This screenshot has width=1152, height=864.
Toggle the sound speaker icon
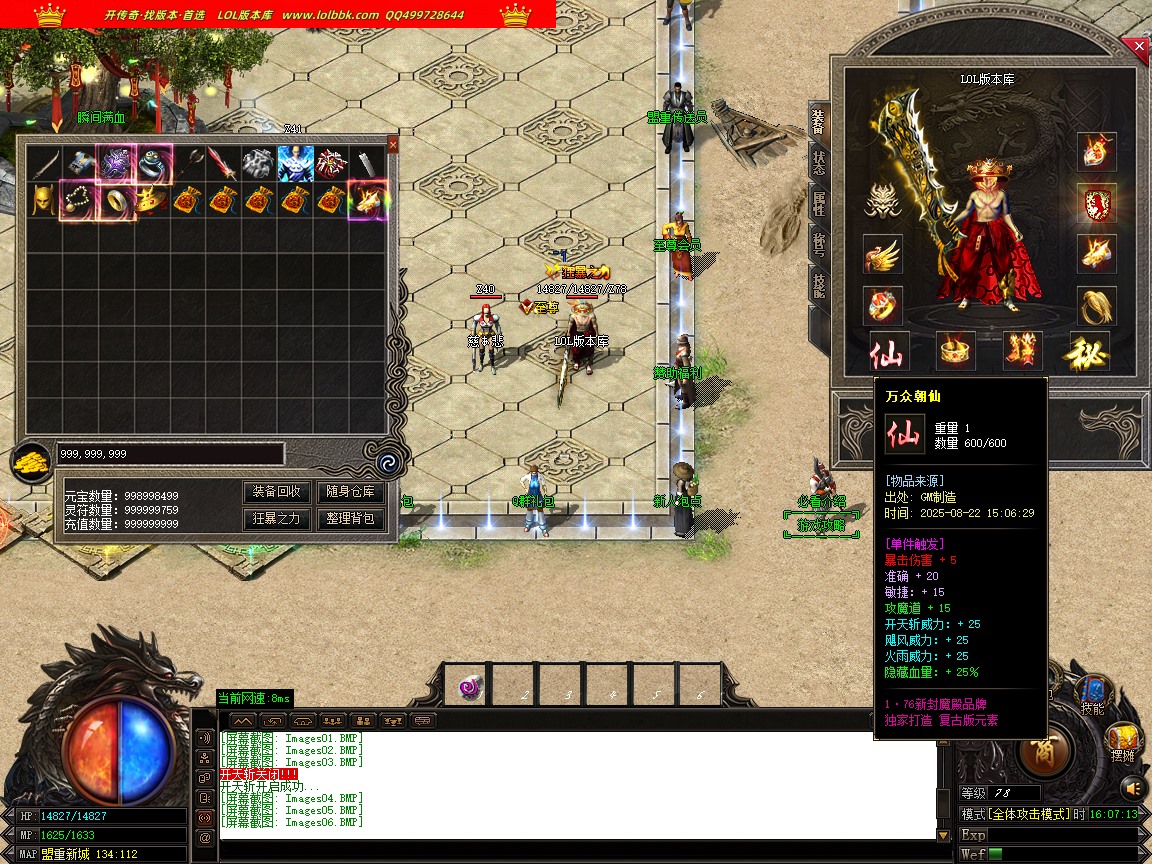click(1131, 786)
